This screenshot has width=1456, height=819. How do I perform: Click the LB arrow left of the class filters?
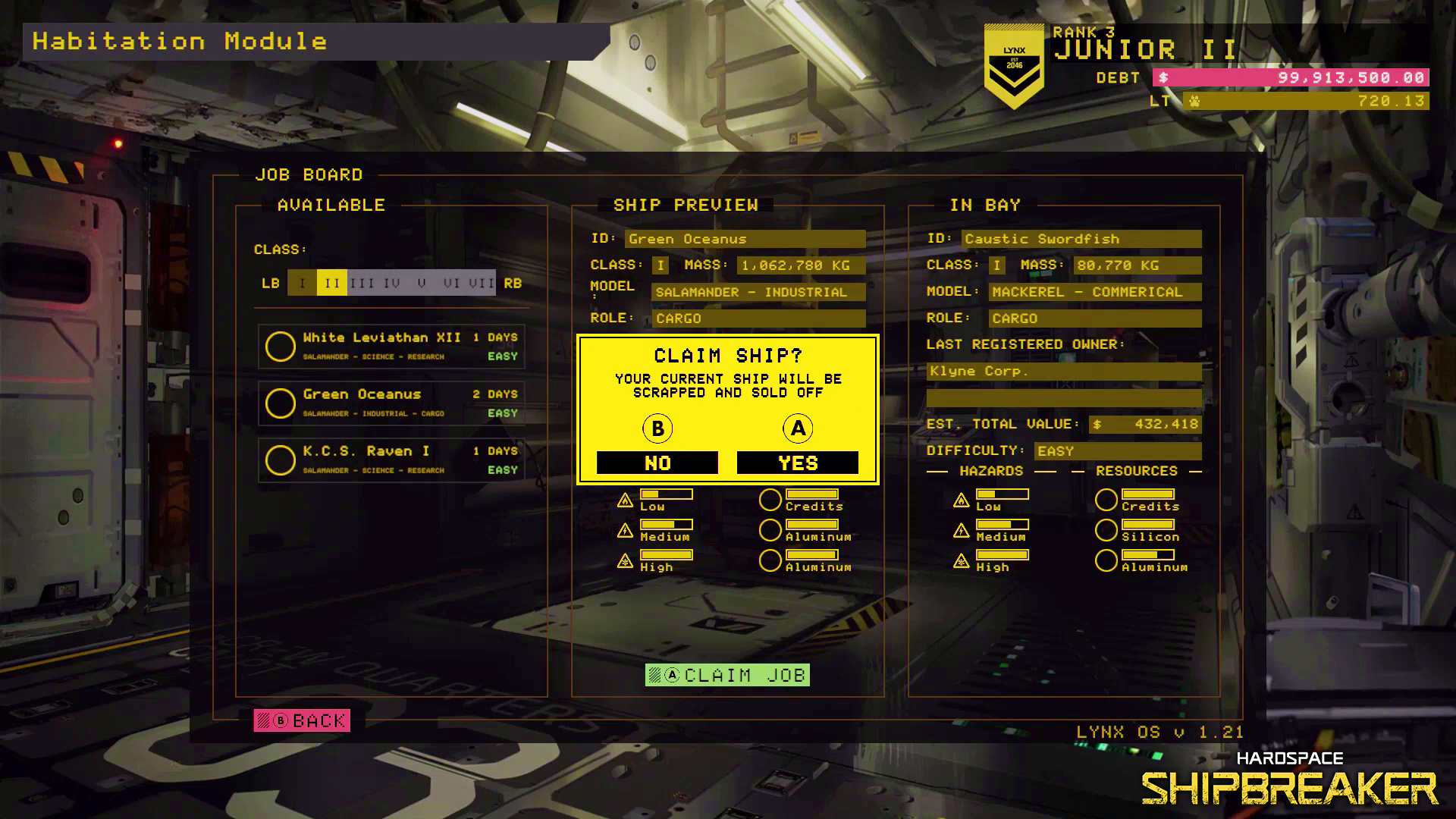coord(271,282)
